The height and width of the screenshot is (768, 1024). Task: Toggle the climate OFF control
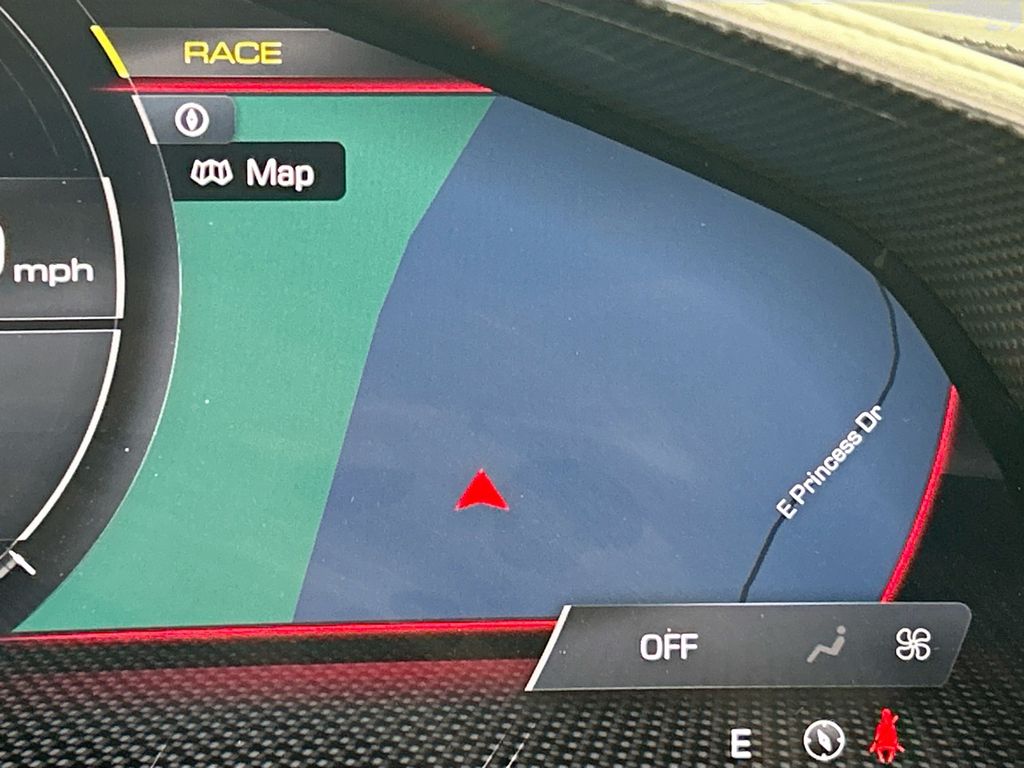pyautogui.click(x=669, y=647)
